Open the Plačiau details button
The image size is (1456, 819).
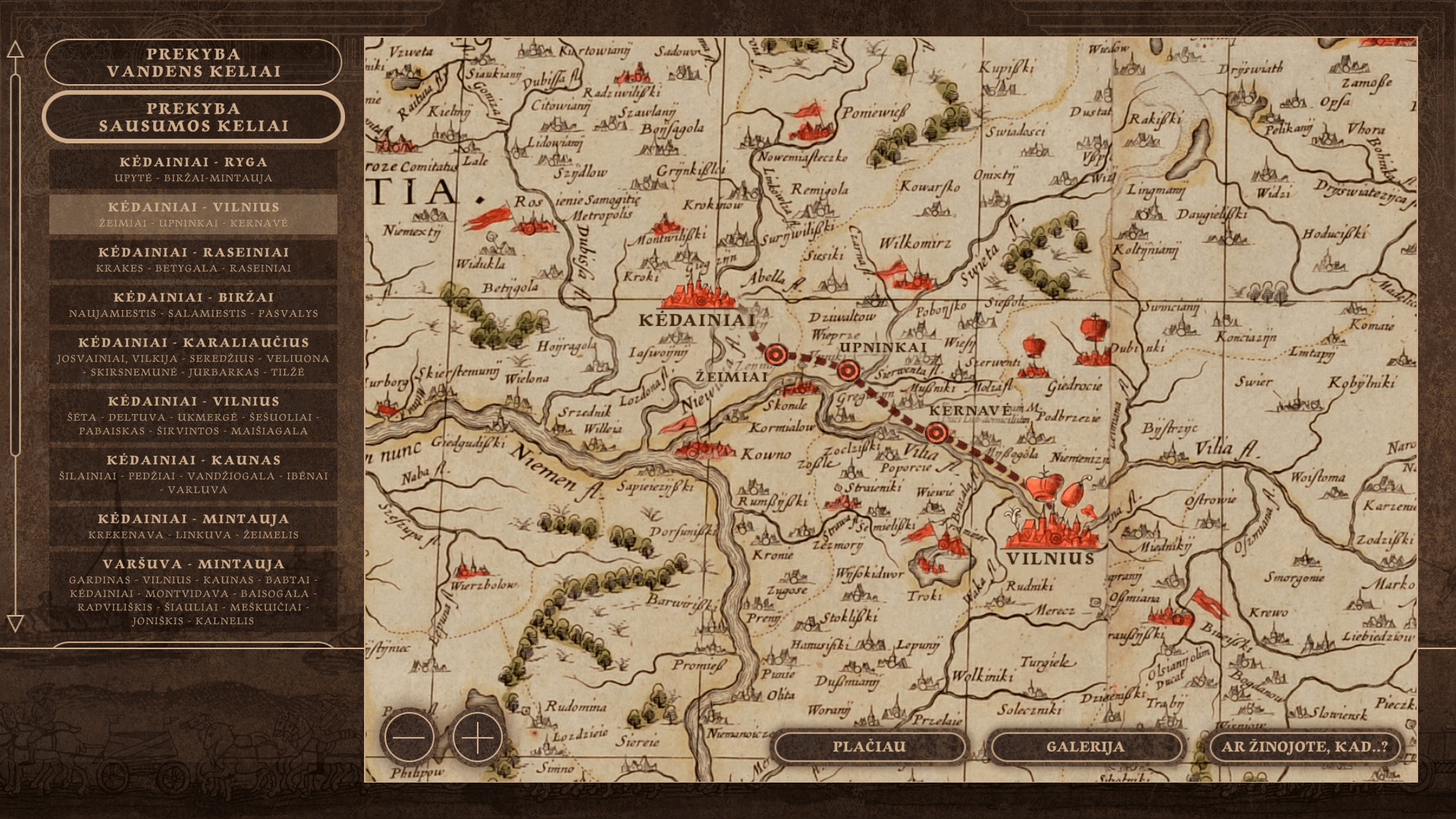pos(869,747)
